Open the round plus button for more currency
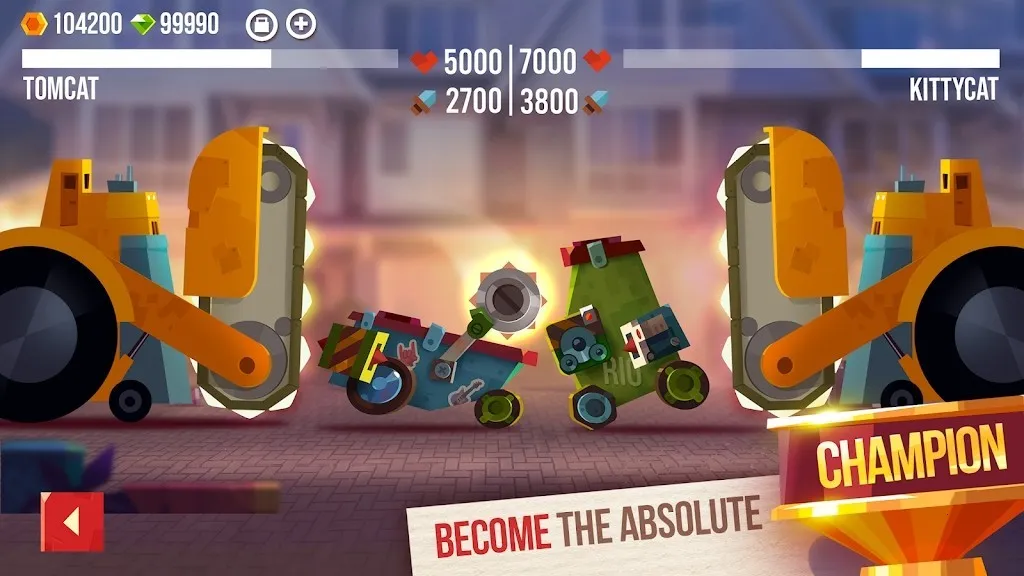Screen dimensions: 1024x576 [301, 25]
